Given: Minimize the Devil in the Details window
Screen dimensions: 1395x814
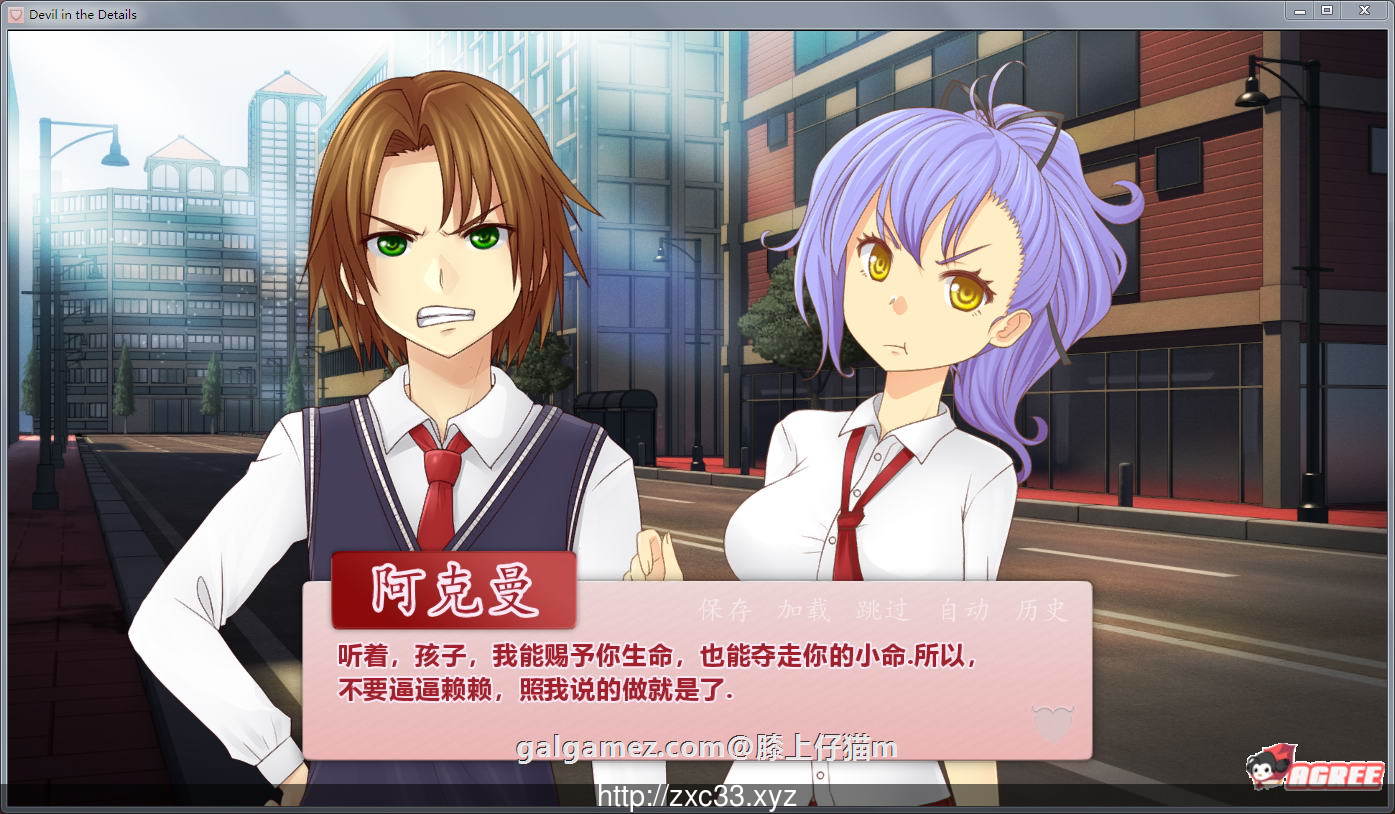Looking at the screenshot, I should pyautogui.click(x=1301, y=11).
